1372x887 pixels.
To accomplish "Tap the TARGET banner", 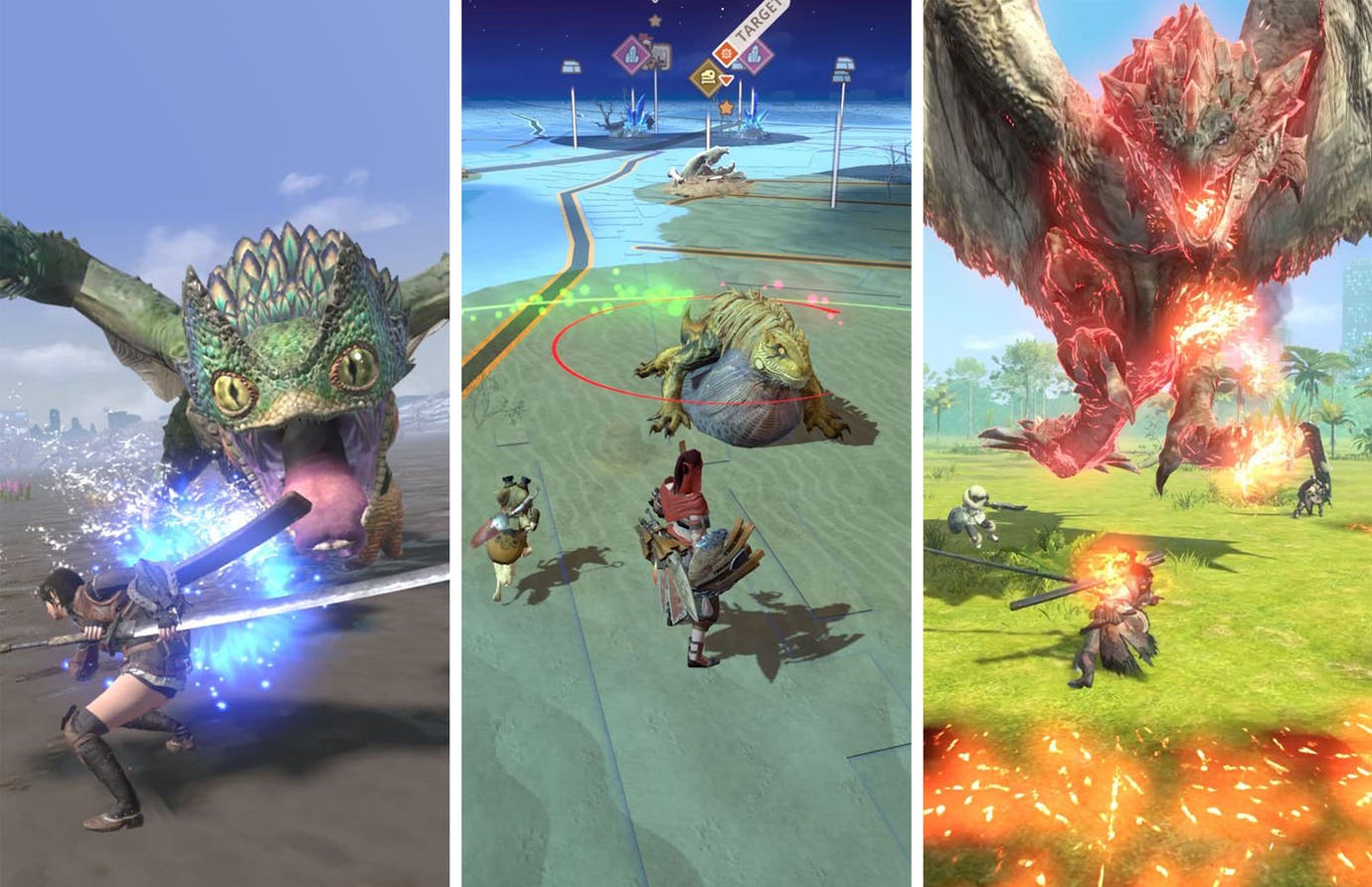I will point(756,18).
